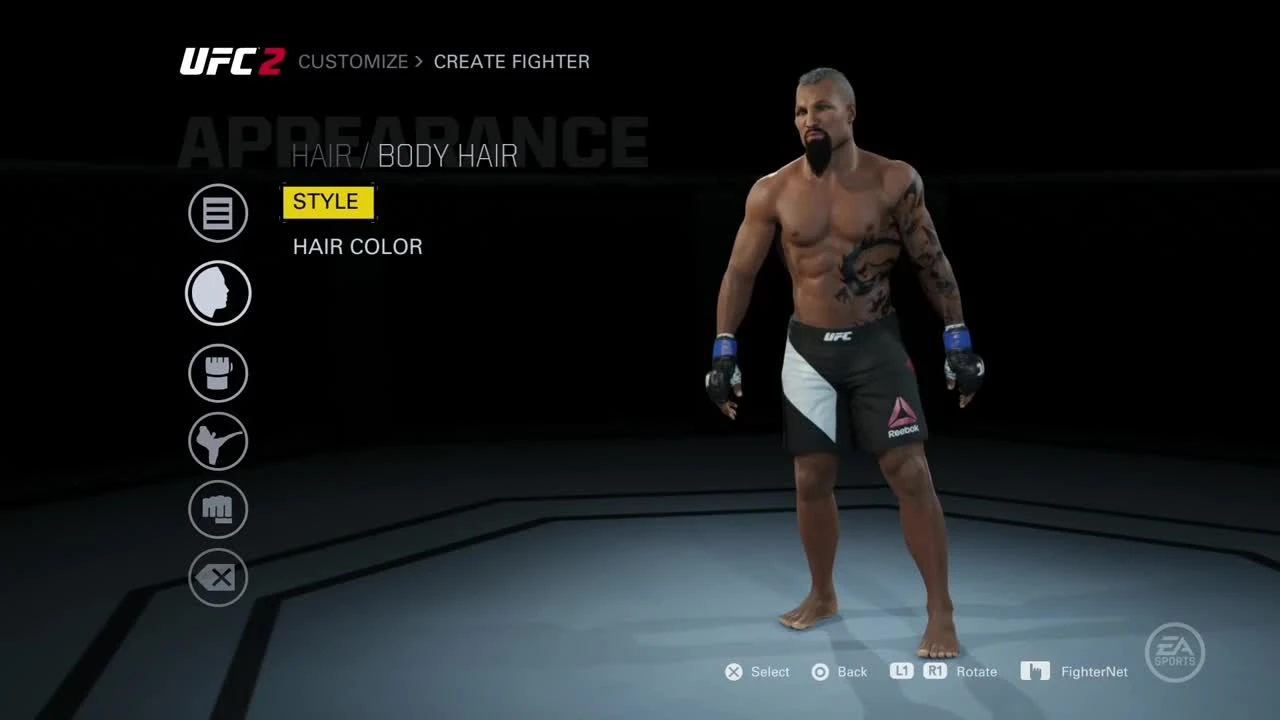This screenshot has width=1280, height=720.
Task: Select the head appearance icon
Action: pos(218,293)
